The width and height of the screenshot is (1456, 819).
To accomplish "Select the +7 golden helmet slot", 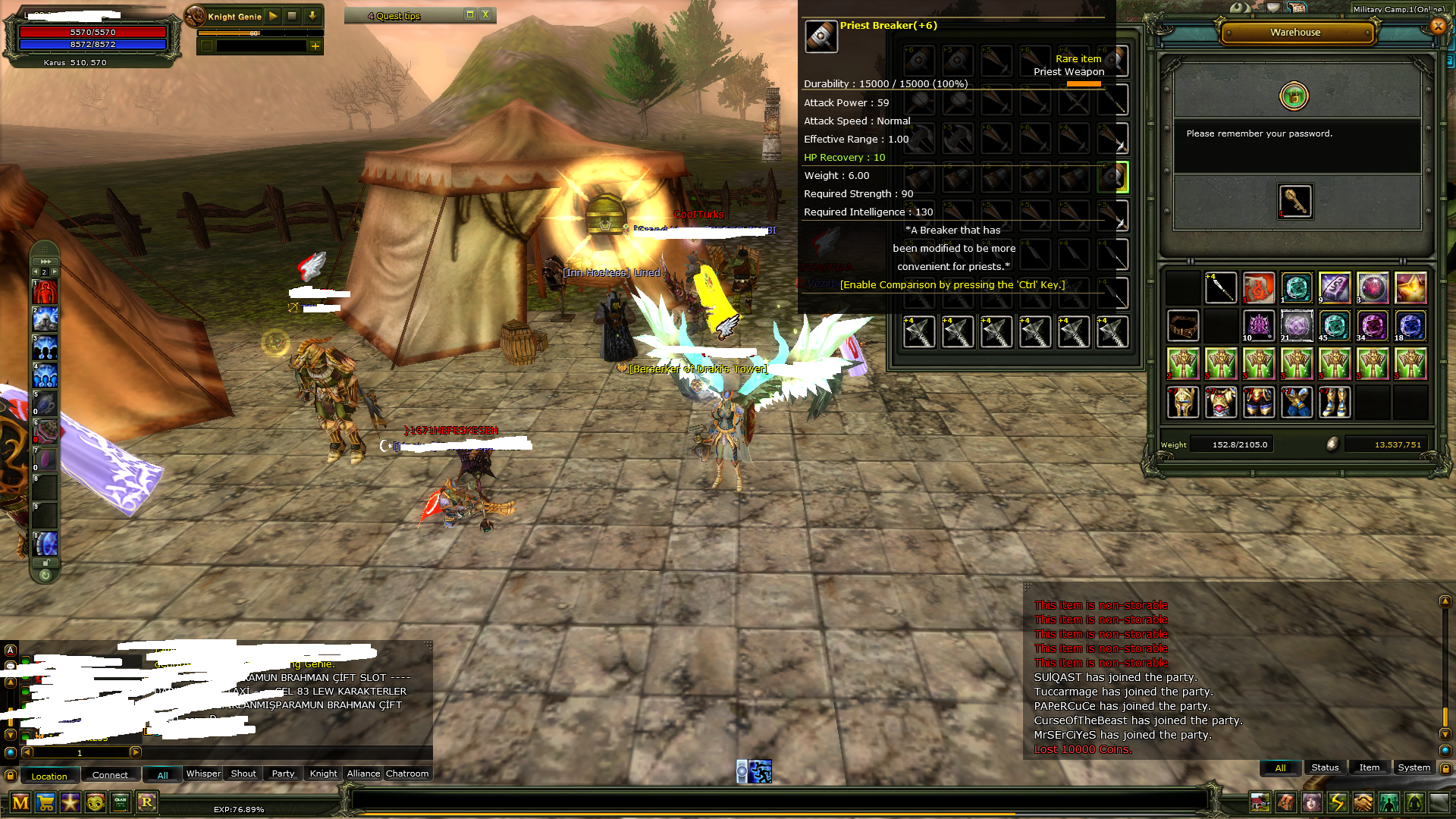I will coord(1183,402).
